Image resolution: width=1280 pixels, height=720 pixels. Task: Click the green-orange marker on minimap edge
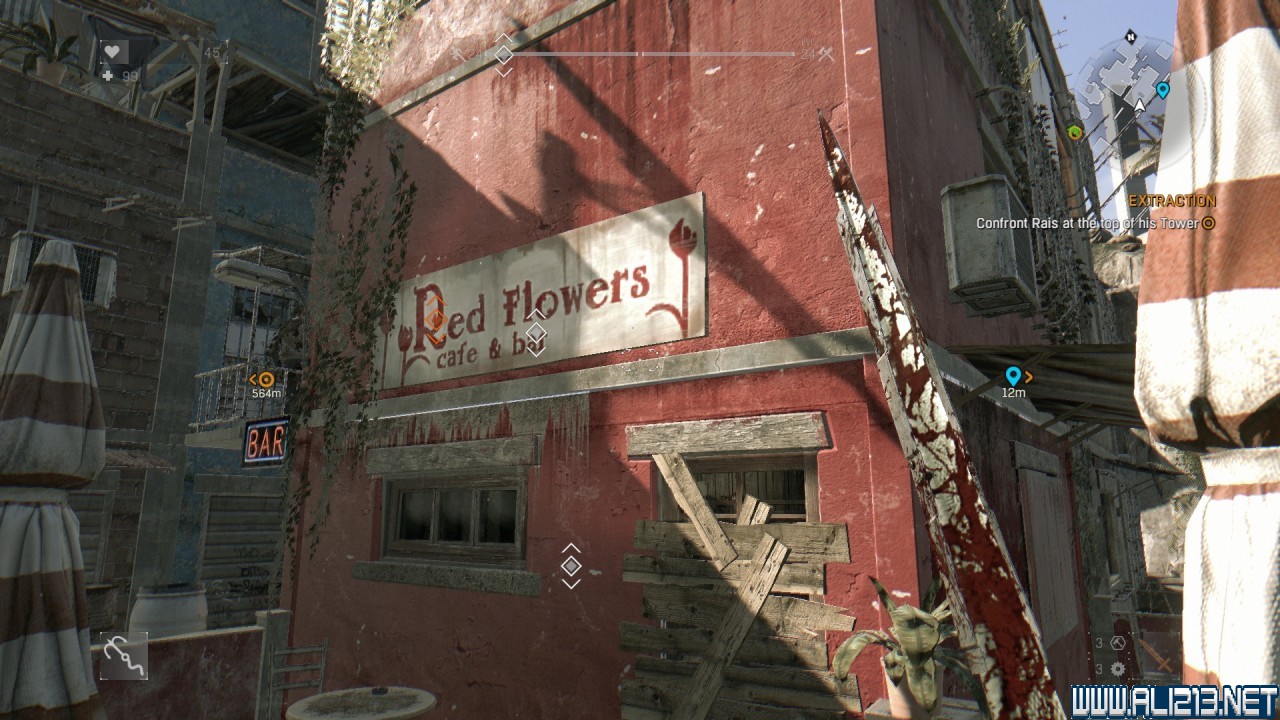tap(1075, 132)
